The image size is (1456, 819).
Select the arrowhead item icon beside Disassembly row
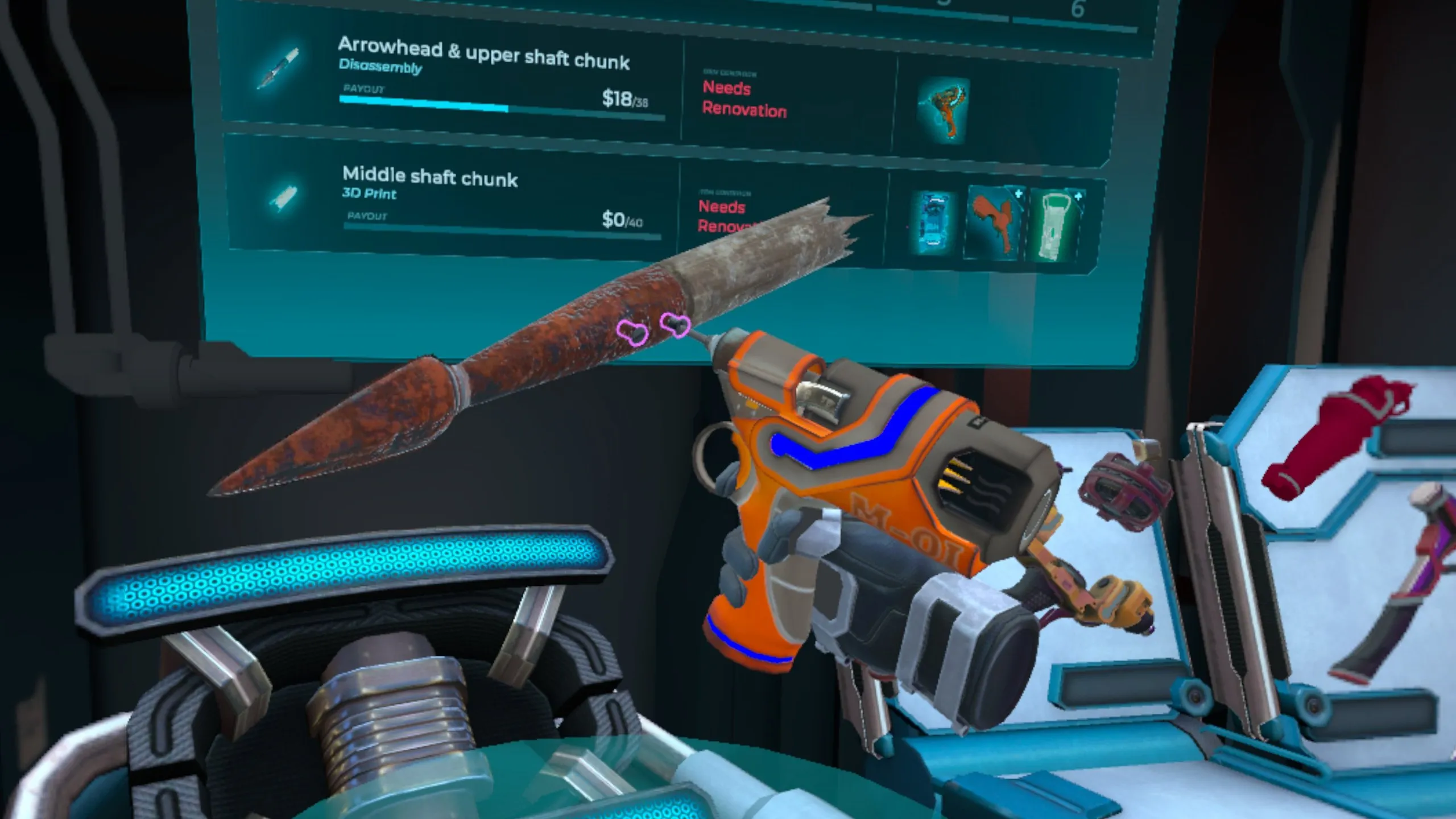pos(277,68)
